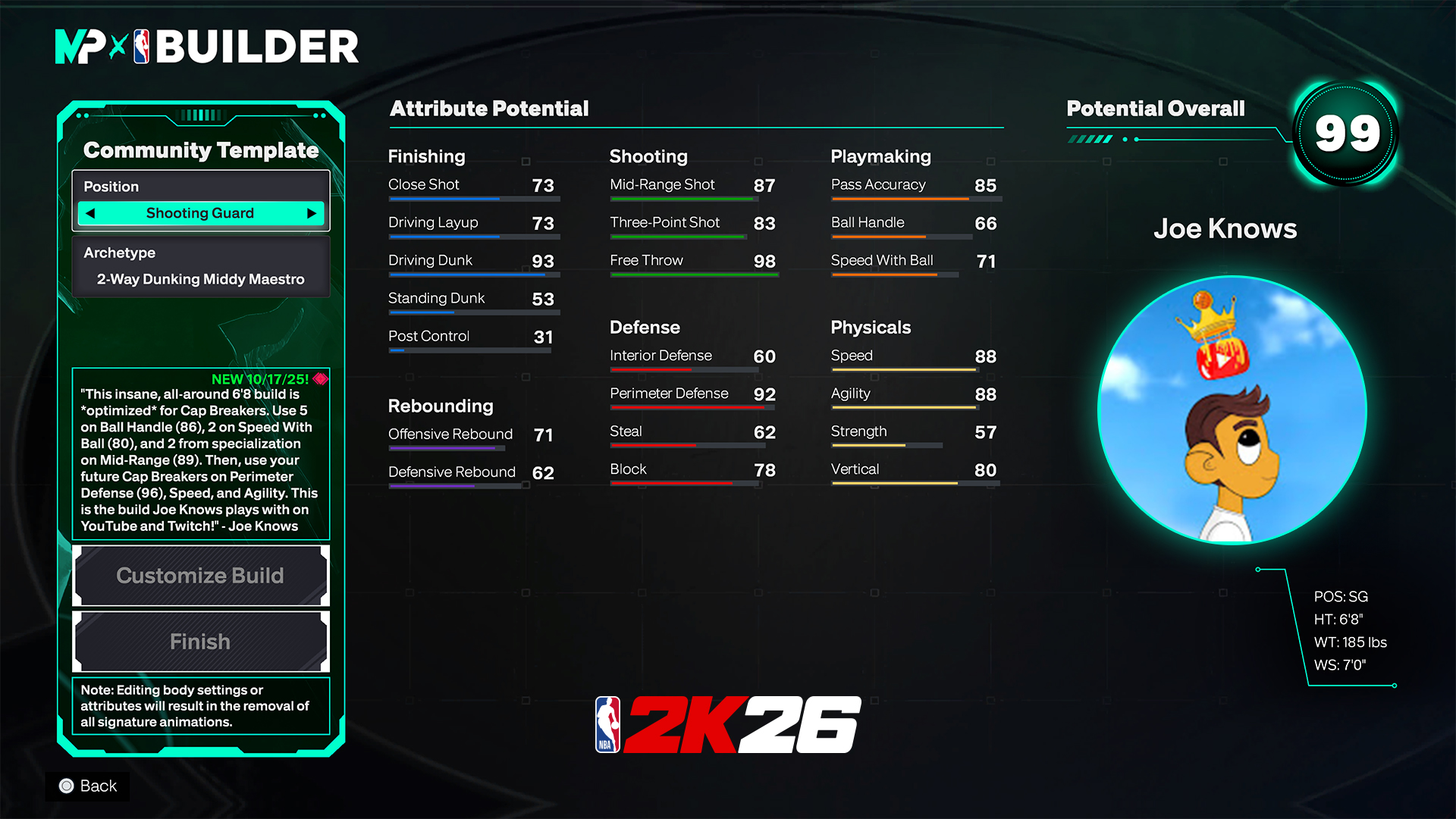The height and width of the screenshot is (819, 1456).
Task: Switch position with the left arrow
Action: pos(91,214)
